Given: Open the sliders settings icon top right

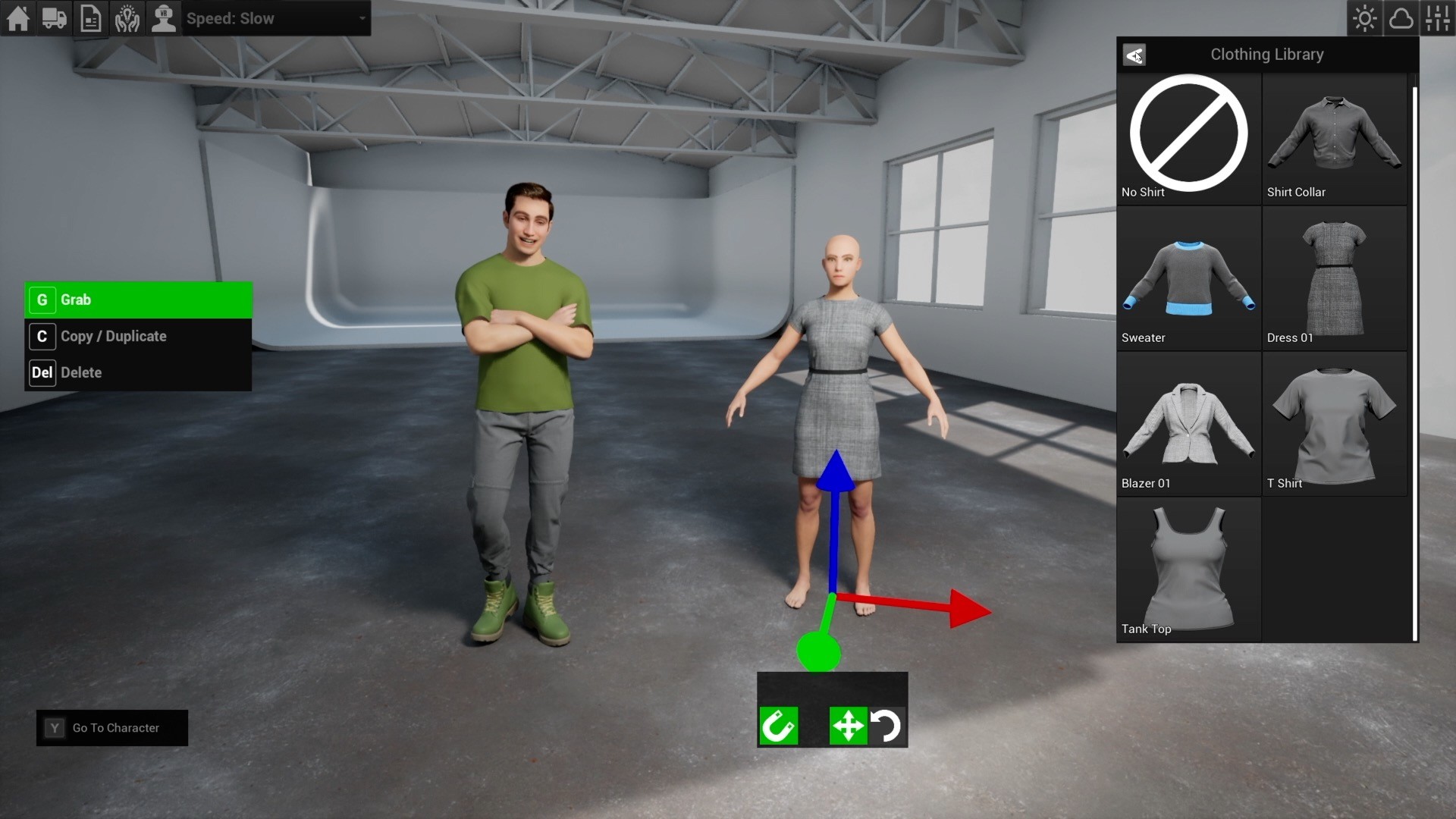Looking at the screenshot, I should coord(1439,18).
